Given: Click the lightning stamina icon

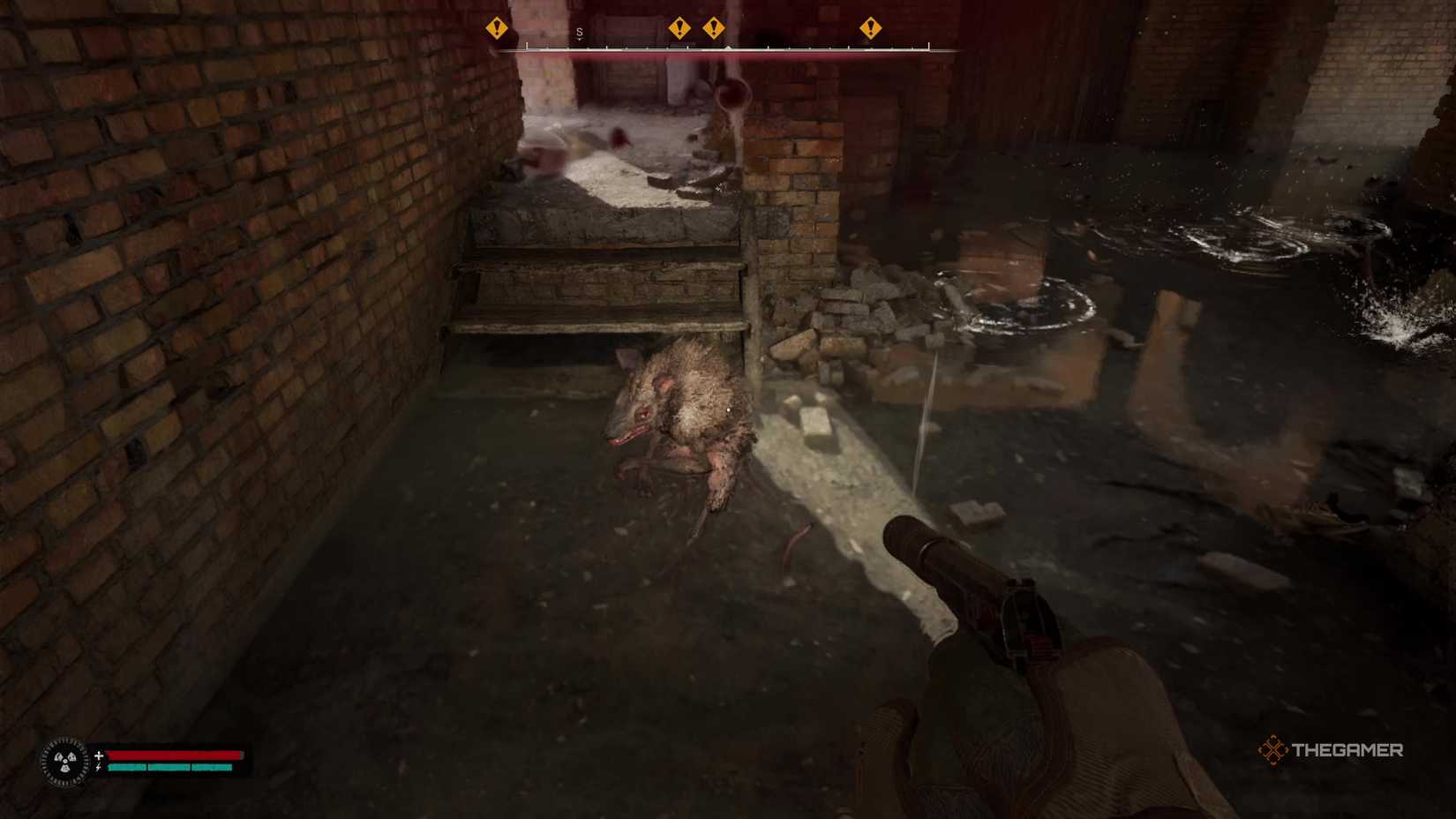Looking at the screenshot, I should coord(100,770).
